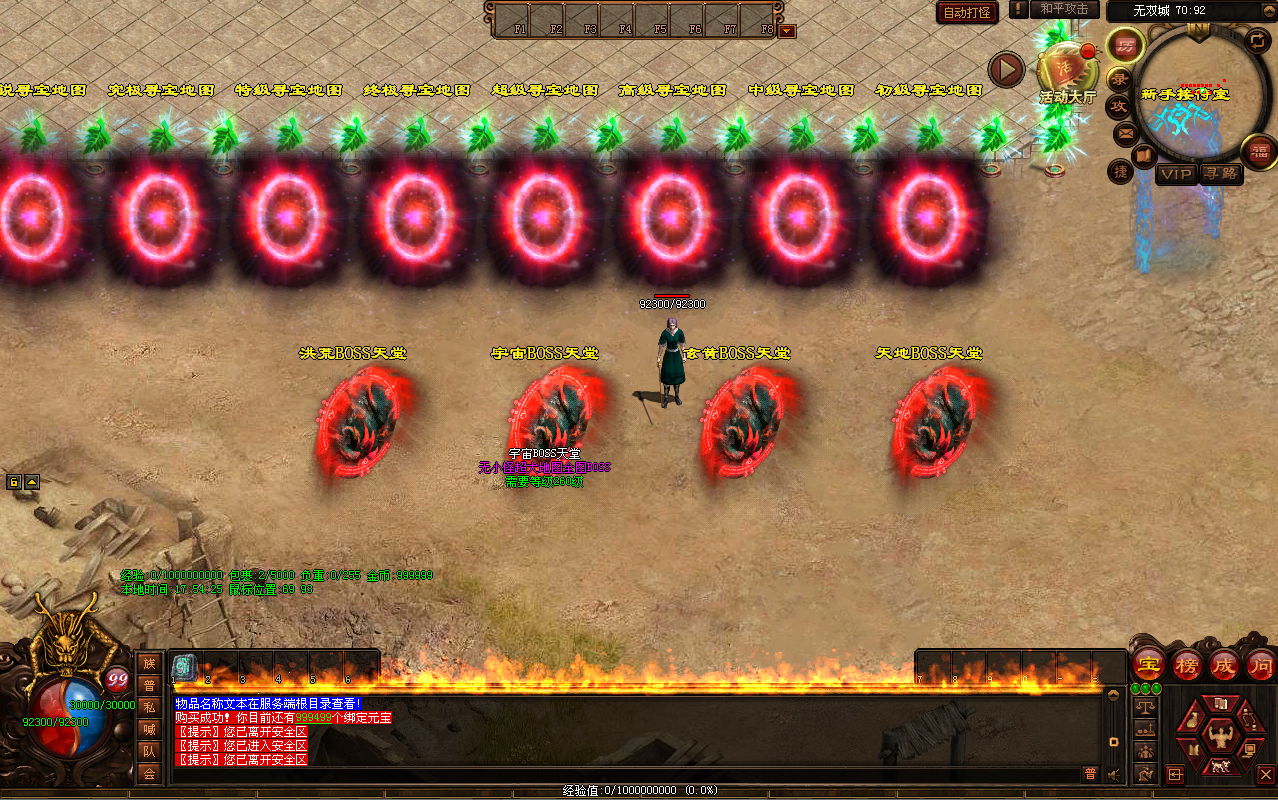Open the 活动大厅 event hall icon
Screen dimensions: 1278x800
pos(1067,72)
